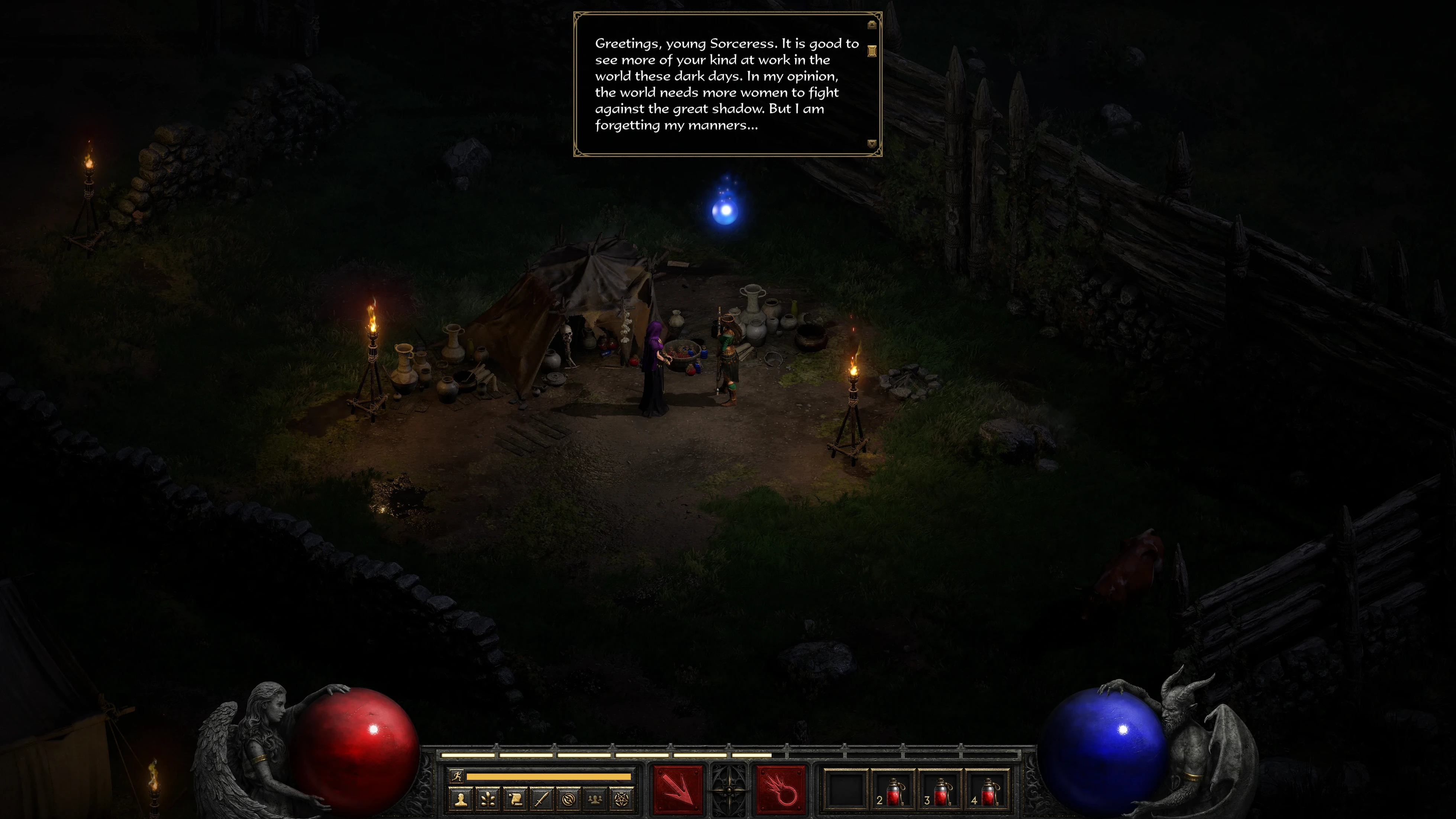Open the game menu pentagram icon
Image resolution: width=1456 pixels, height=819 pixels.
(621, 799)
